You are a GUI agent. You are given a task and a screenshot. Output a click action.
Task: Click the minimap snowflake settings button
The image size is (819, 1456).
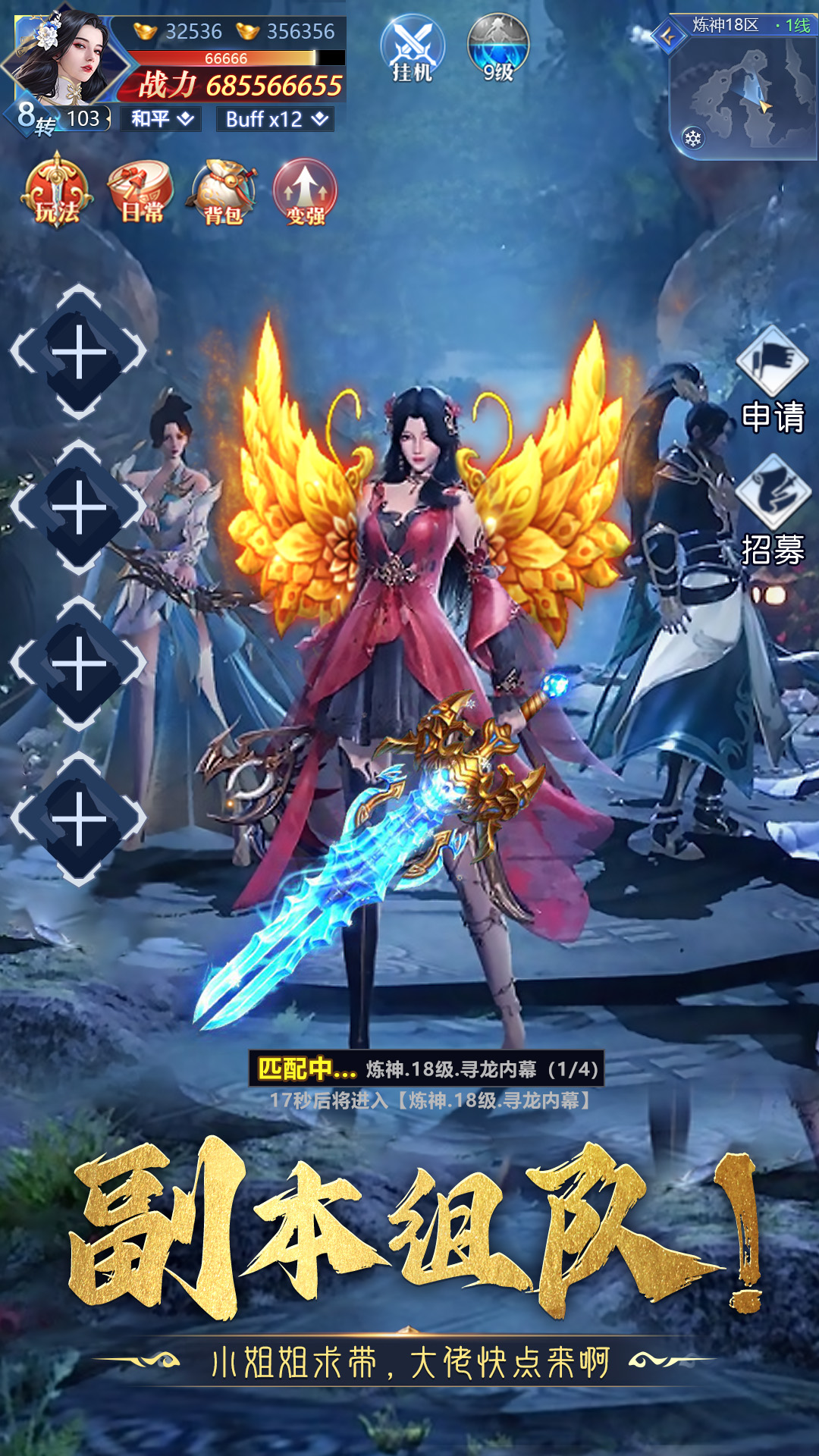tap(693, 138)
